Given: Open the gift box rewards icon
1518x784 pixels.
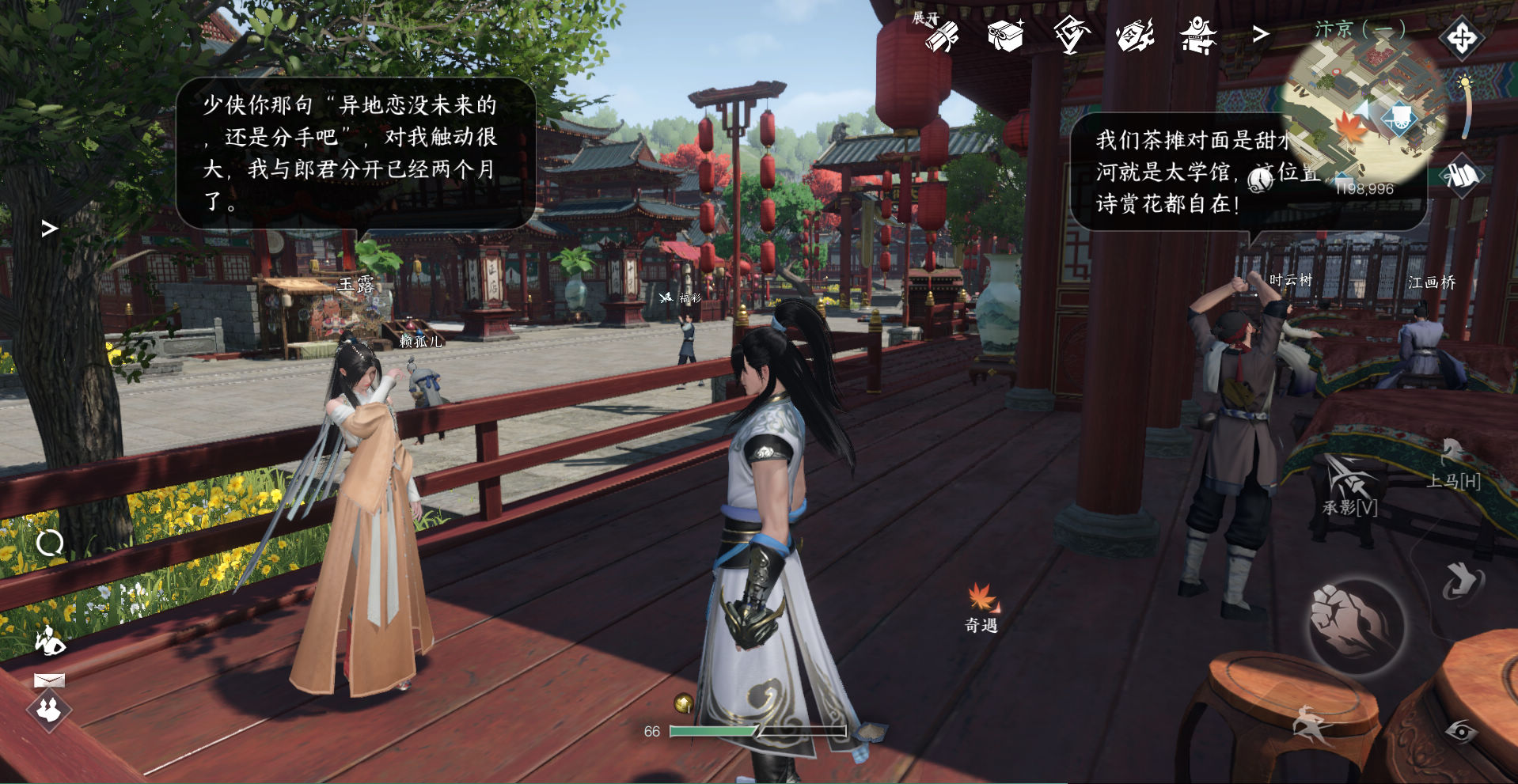Looking at the screenshot, I should click(1005, 36).
